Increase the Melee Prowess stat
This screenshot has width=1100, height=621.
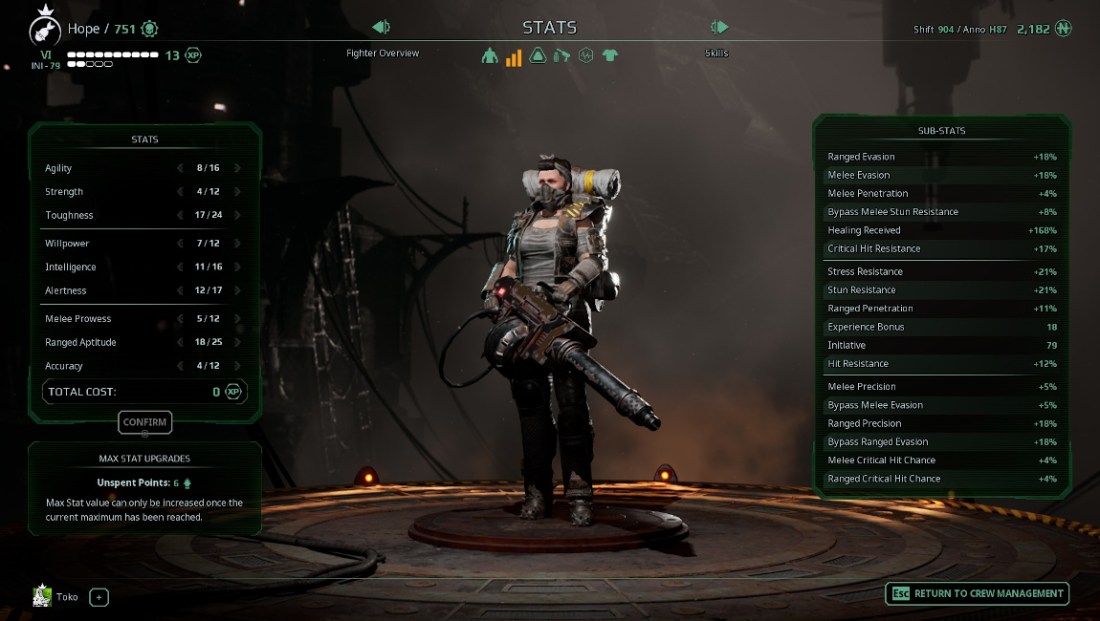click(238, 318)
